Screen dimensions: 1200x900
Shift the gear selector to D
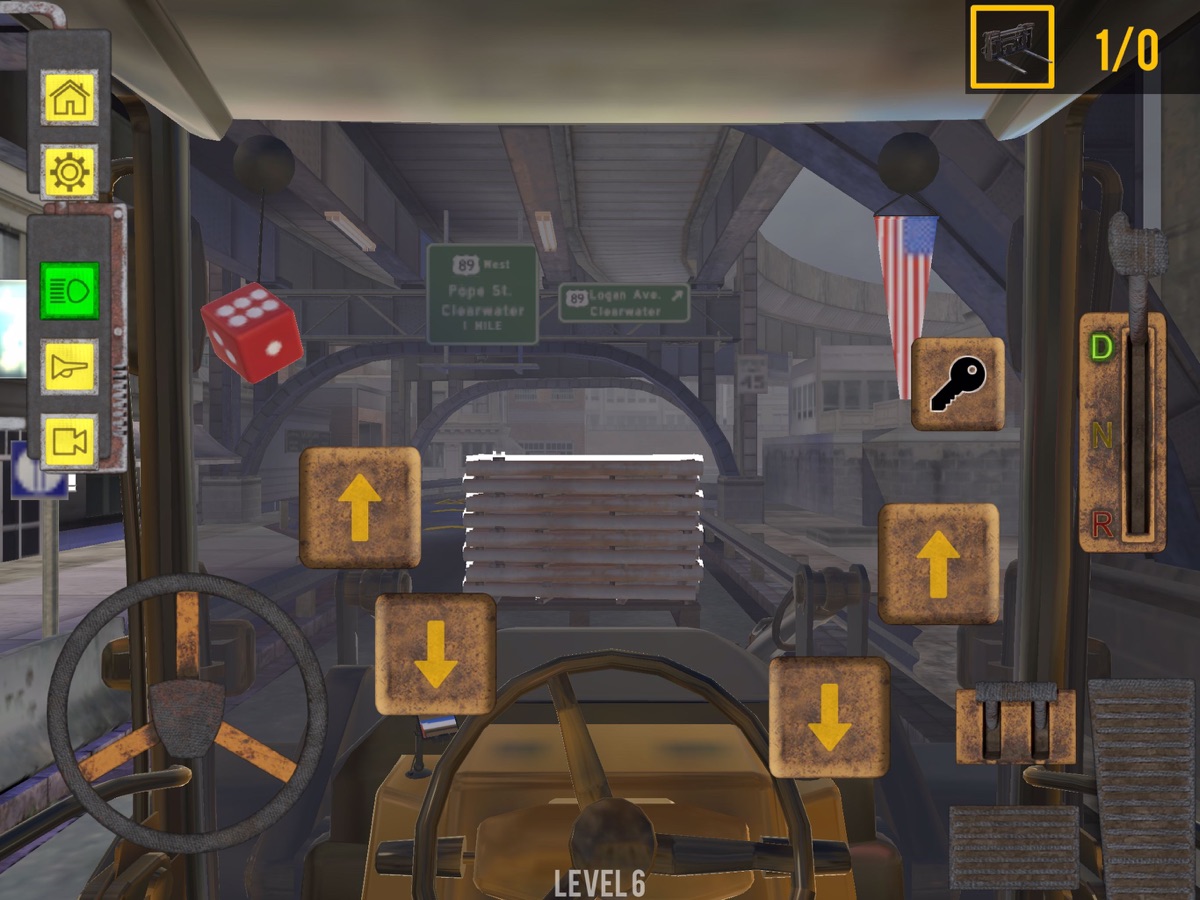coord(1101,347)
